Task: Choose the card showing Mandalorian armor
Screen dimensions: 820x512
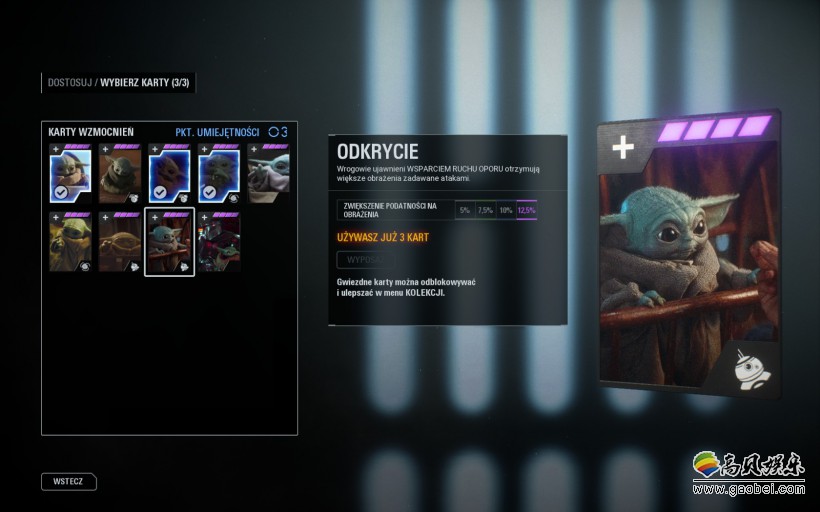Action: tap(219, 242)
